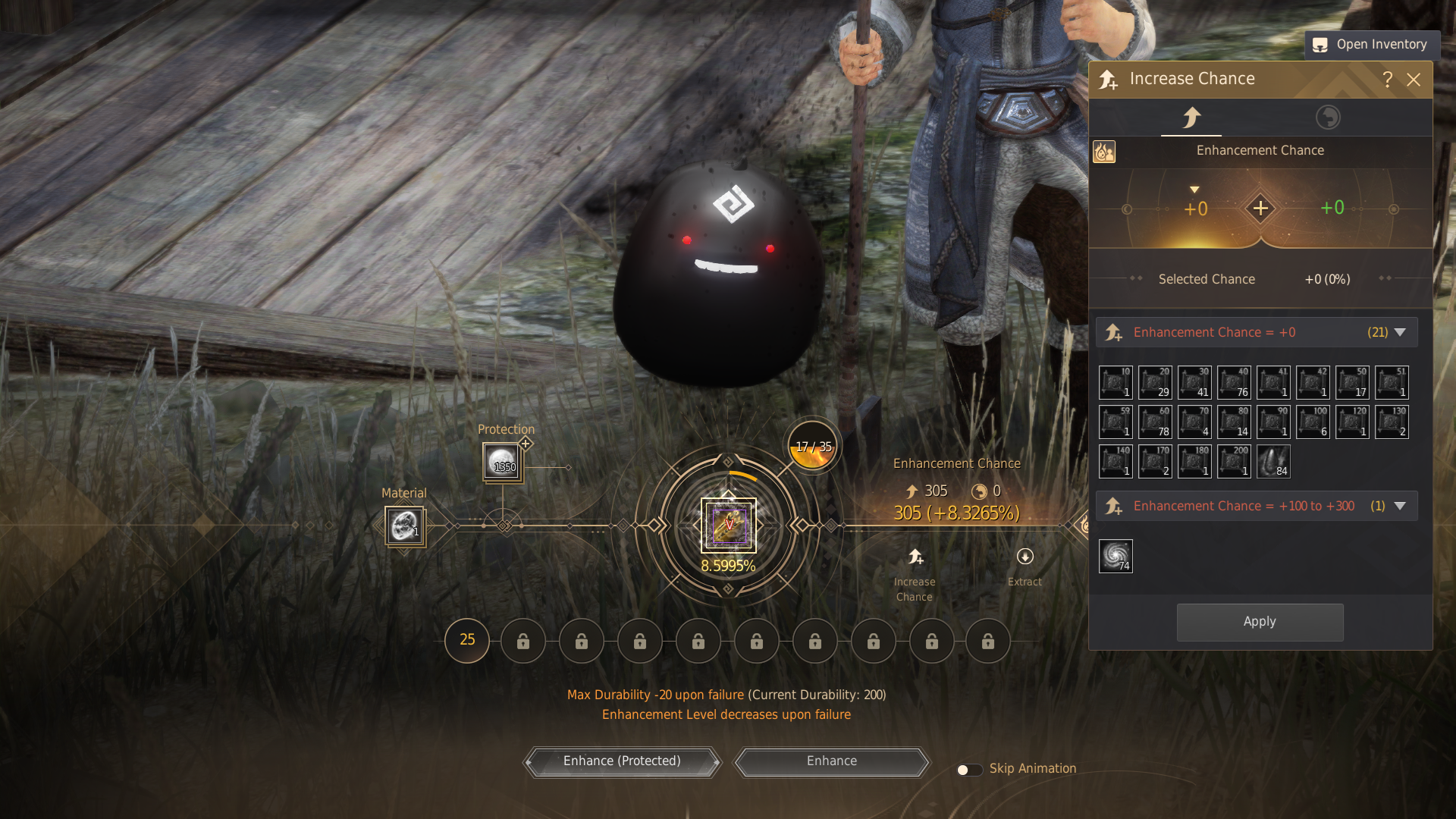This screenshot has width=1456, height=819.
Task: Choose Enhance (Protected) option
Action: click(x=622, y=761)
